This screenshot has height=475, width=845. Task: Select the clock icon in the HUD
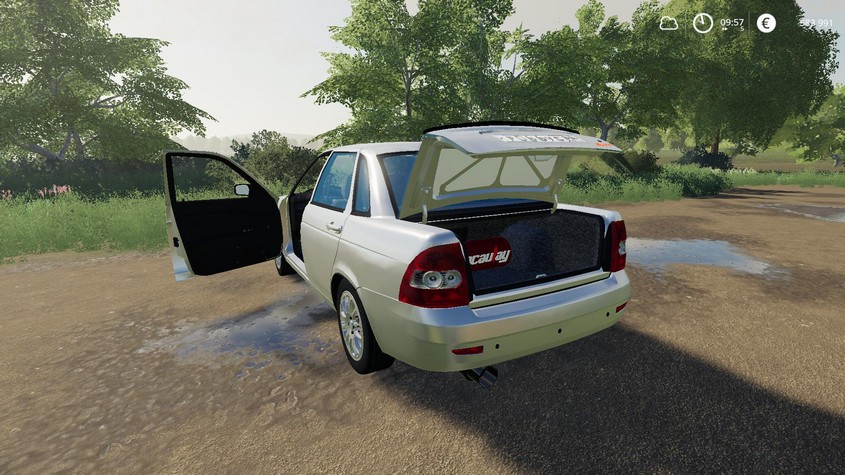[x=703, y=23]
